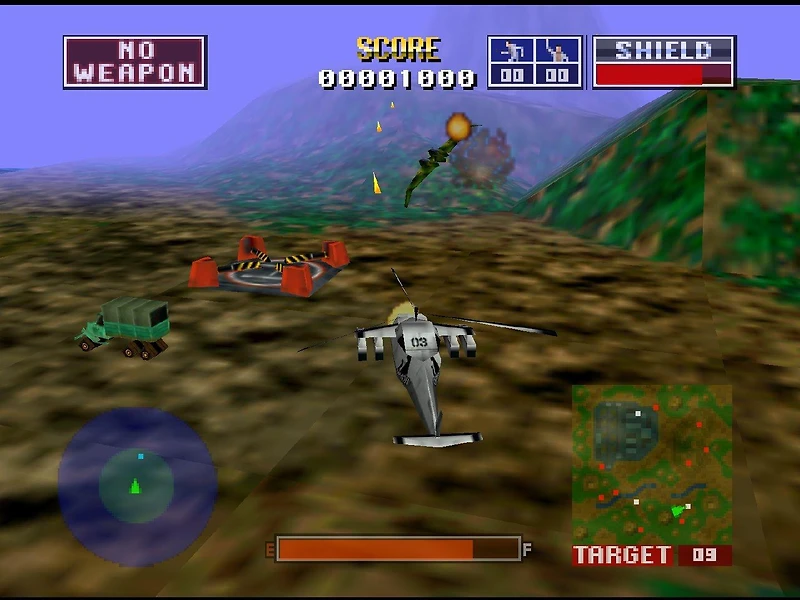Click the running soldier rescue icon
800x600 pixels.
[x=511, y=52]
